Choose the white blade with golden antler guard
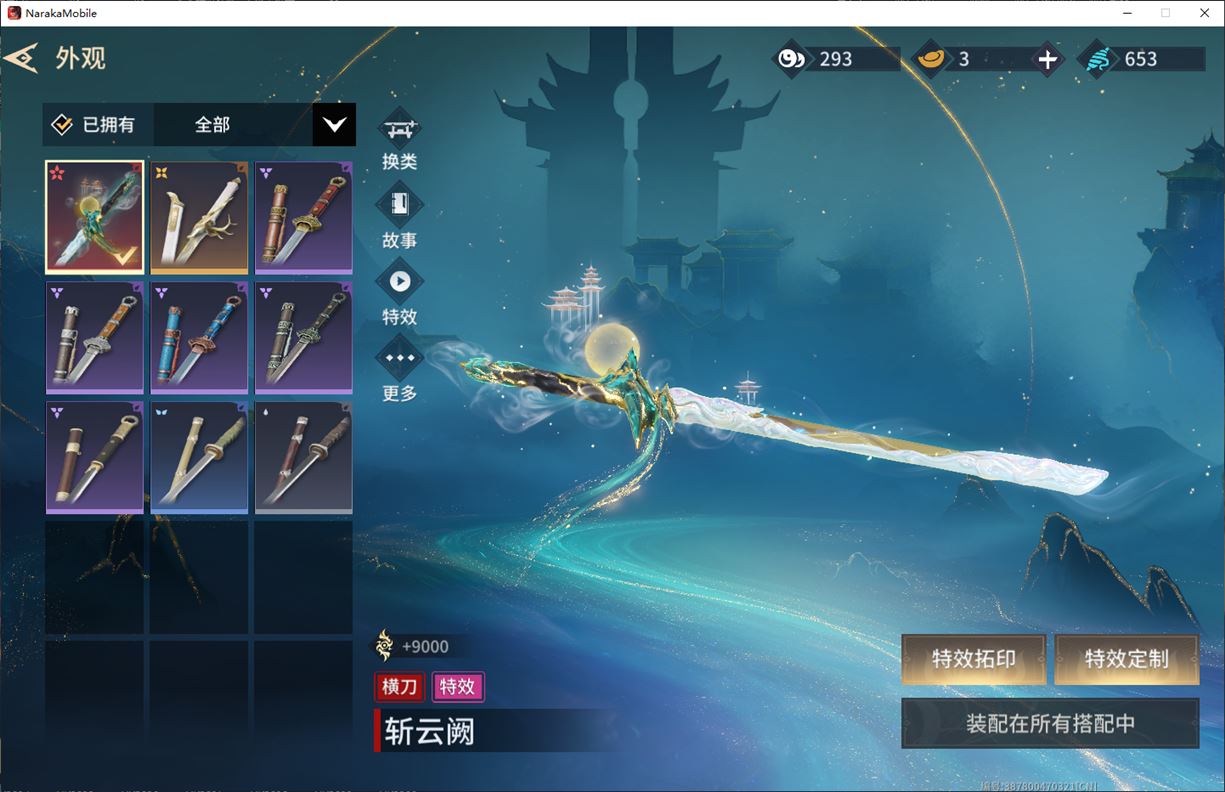Viewport: 1225px width, 792px height. [x=199, y=217]
